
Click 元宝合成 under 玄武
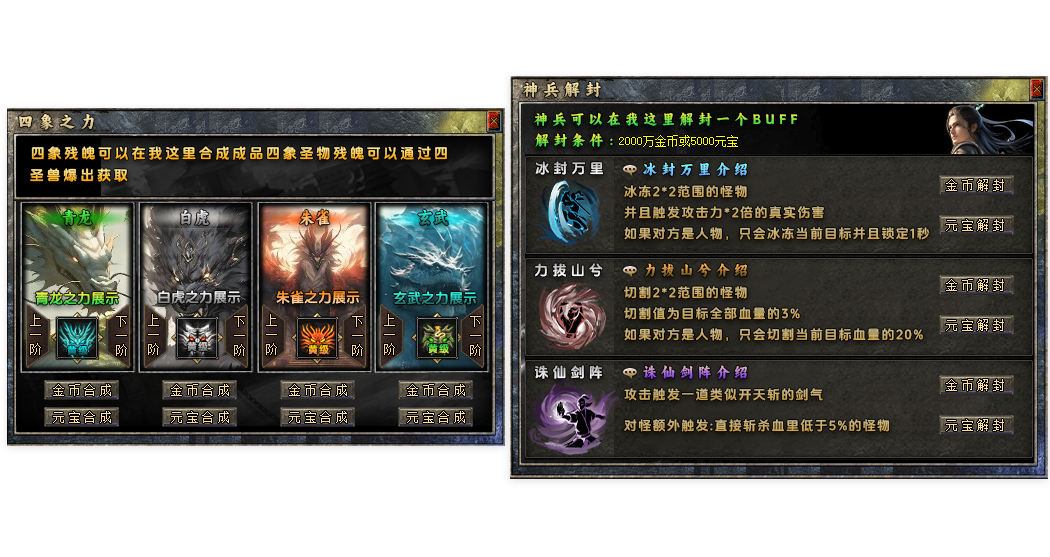pos(435,417)
